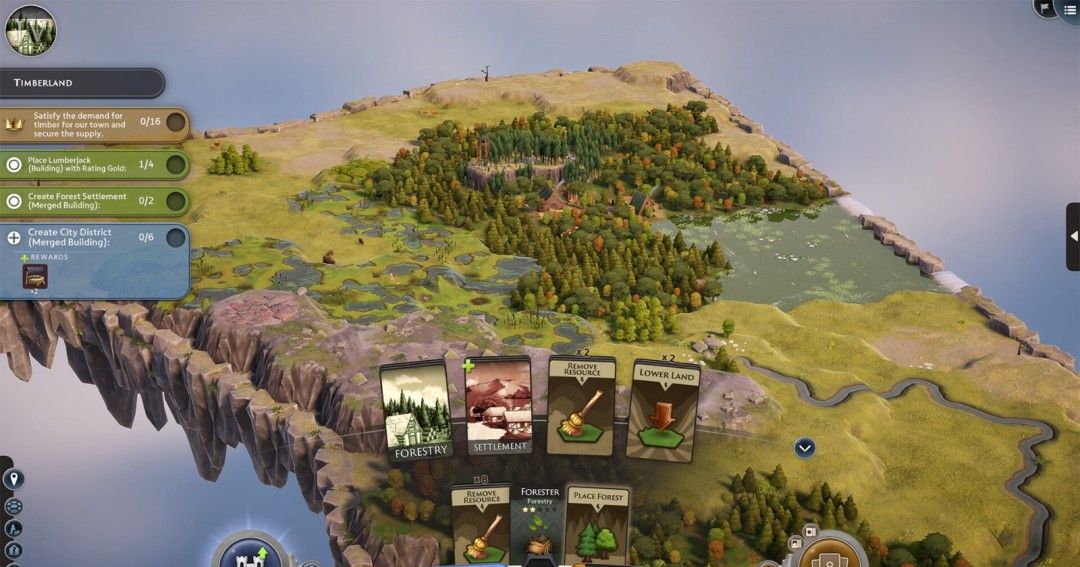Claim the chest reward icon
The image size is (1080, 567).
click(35, 275)
